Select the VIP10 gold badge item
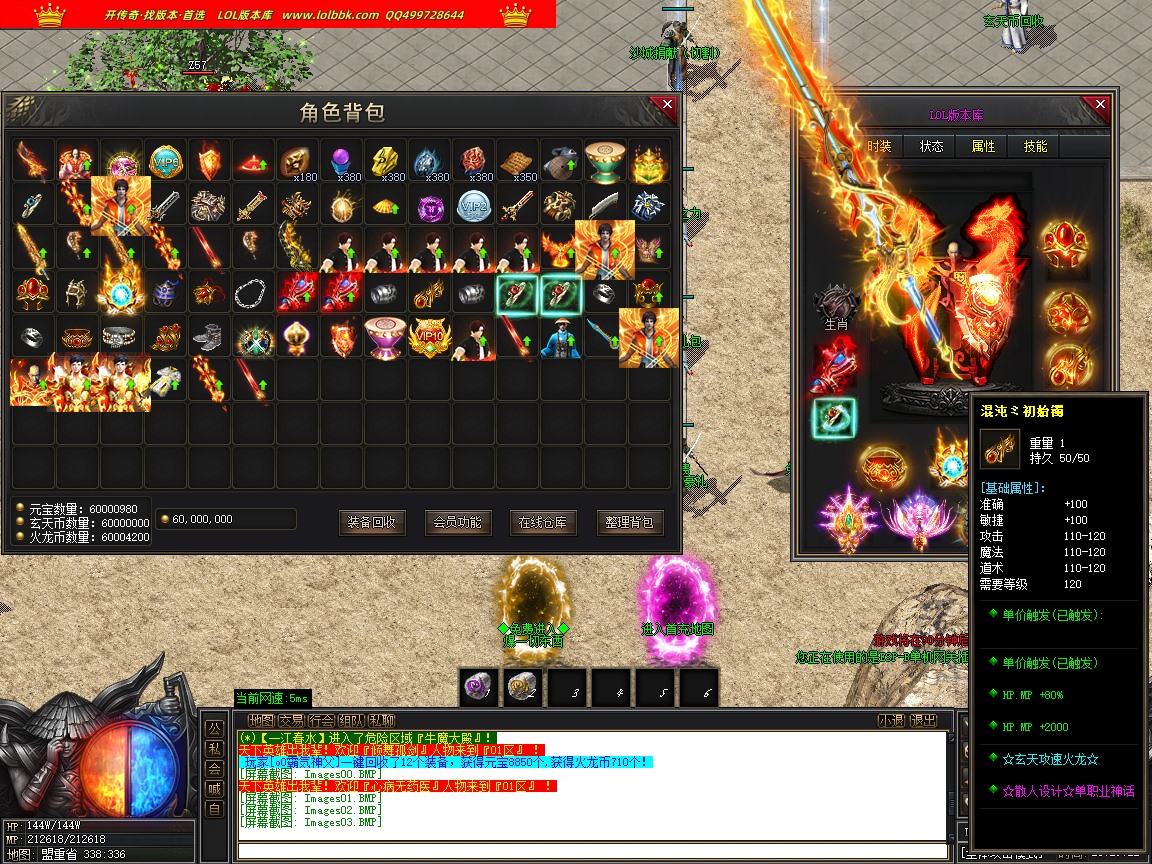The width and height of the screenshot is (1152, 864). point(429,337)
